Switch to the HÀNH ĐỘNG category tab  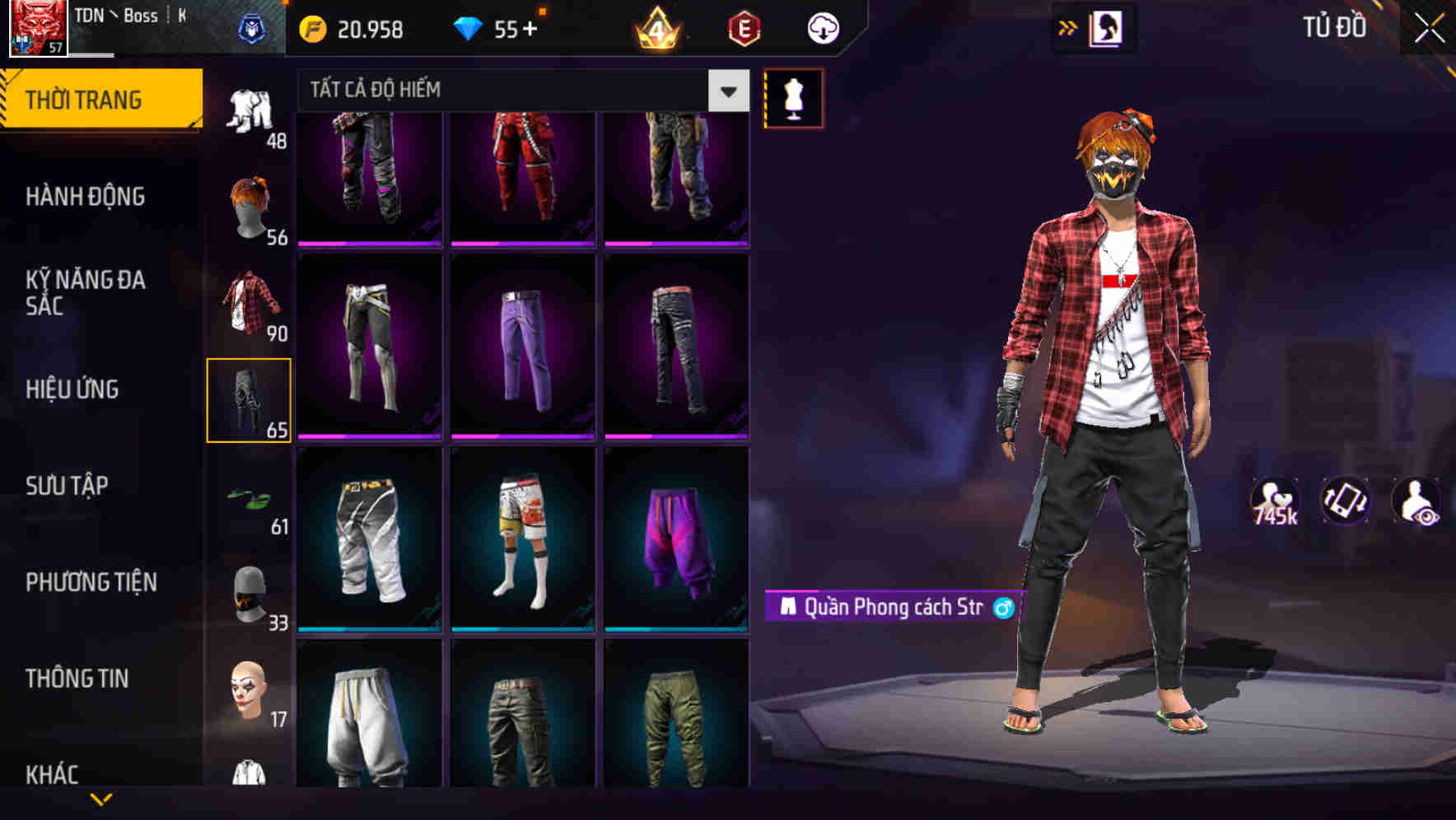point(86,197)
